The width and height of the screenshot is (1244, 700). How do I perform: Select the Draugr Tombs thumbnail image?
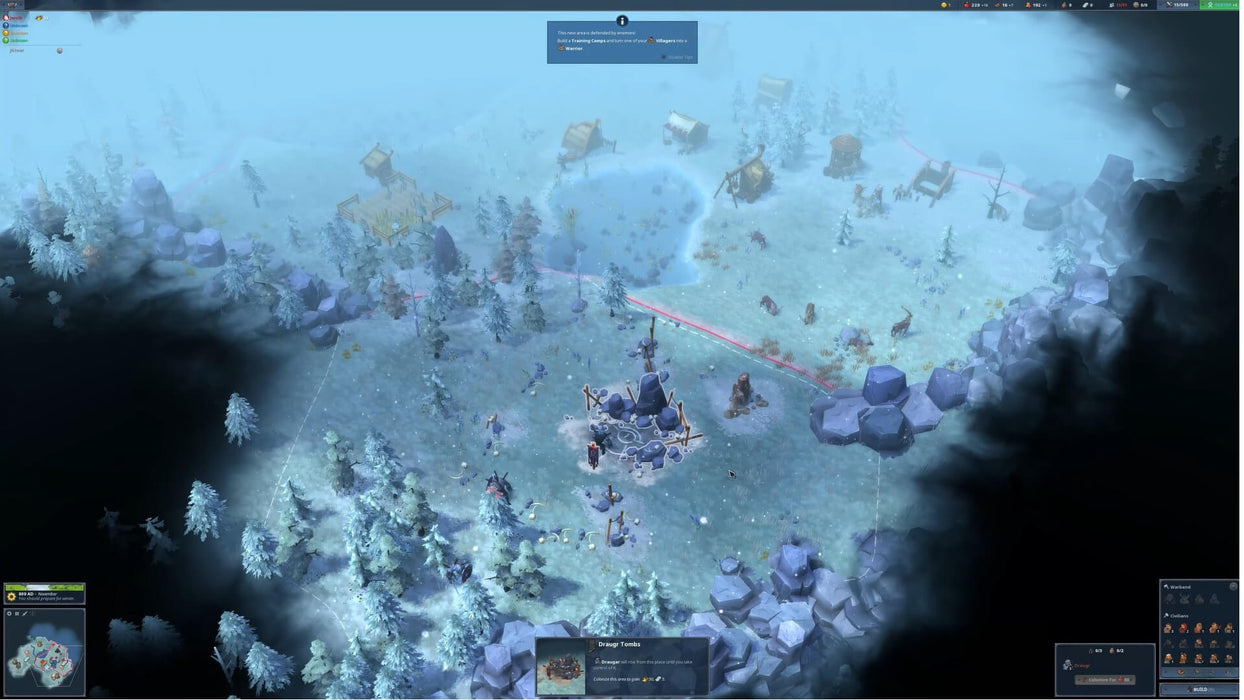(561, 667)
